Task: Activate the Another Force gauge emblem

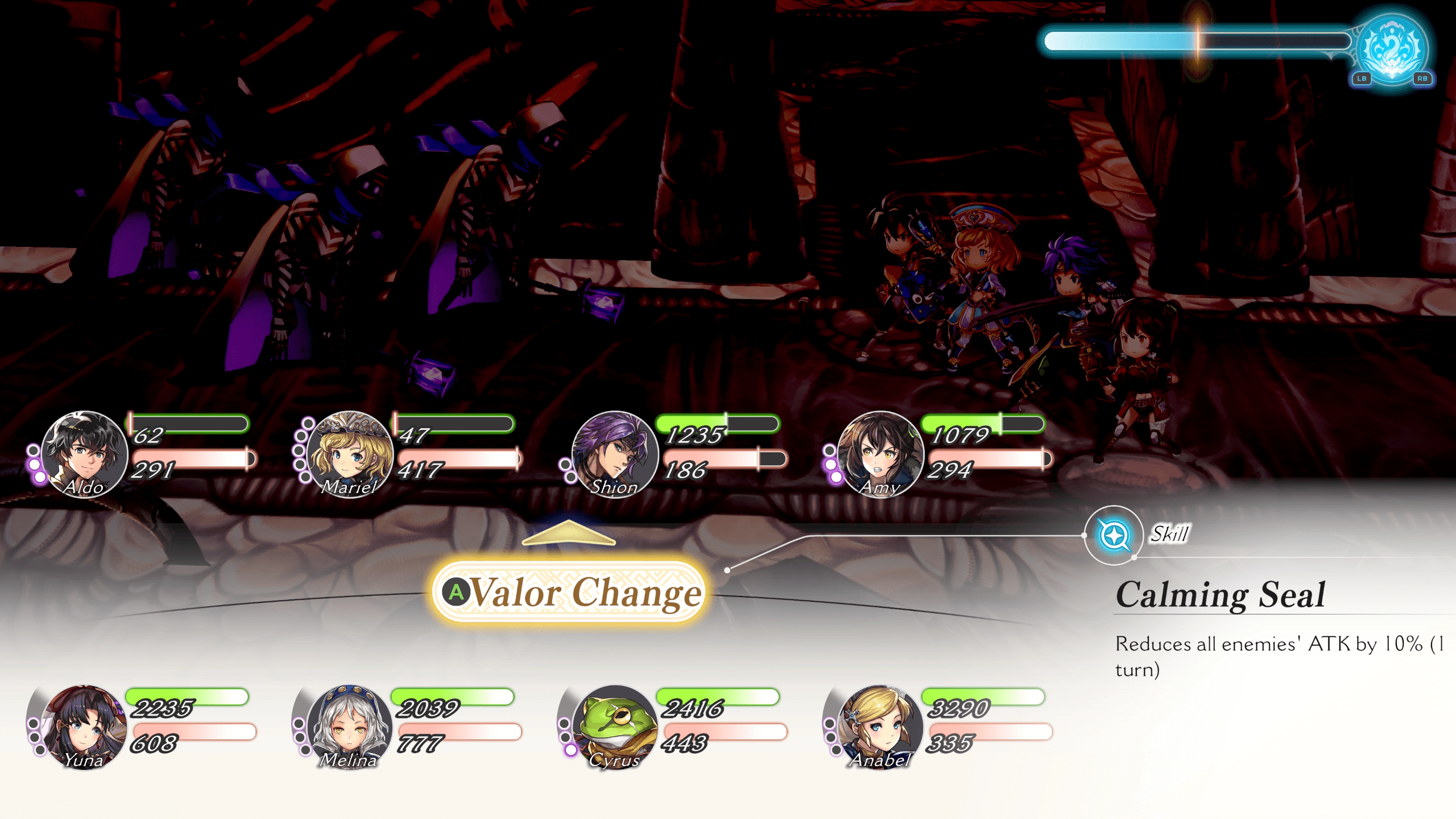Action: coord(1391,50)
